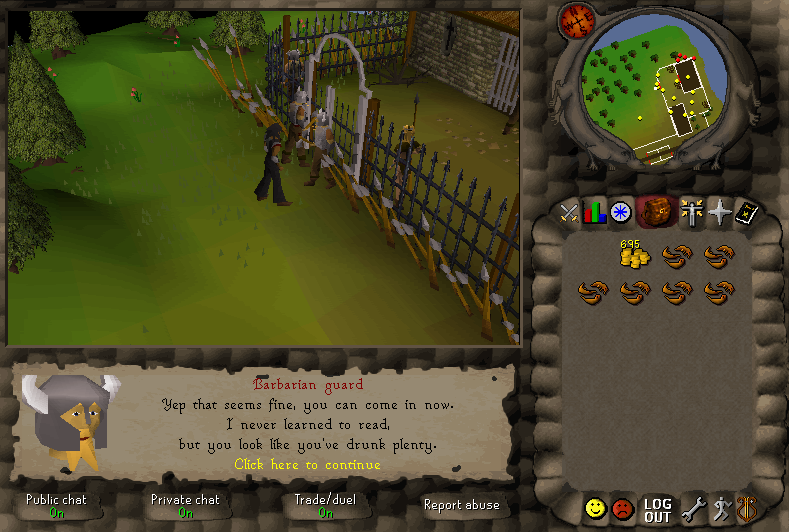The height and width of the screenshot is (532, 789).
Task: Open the wrench options tab
Action: coord(692,510)
